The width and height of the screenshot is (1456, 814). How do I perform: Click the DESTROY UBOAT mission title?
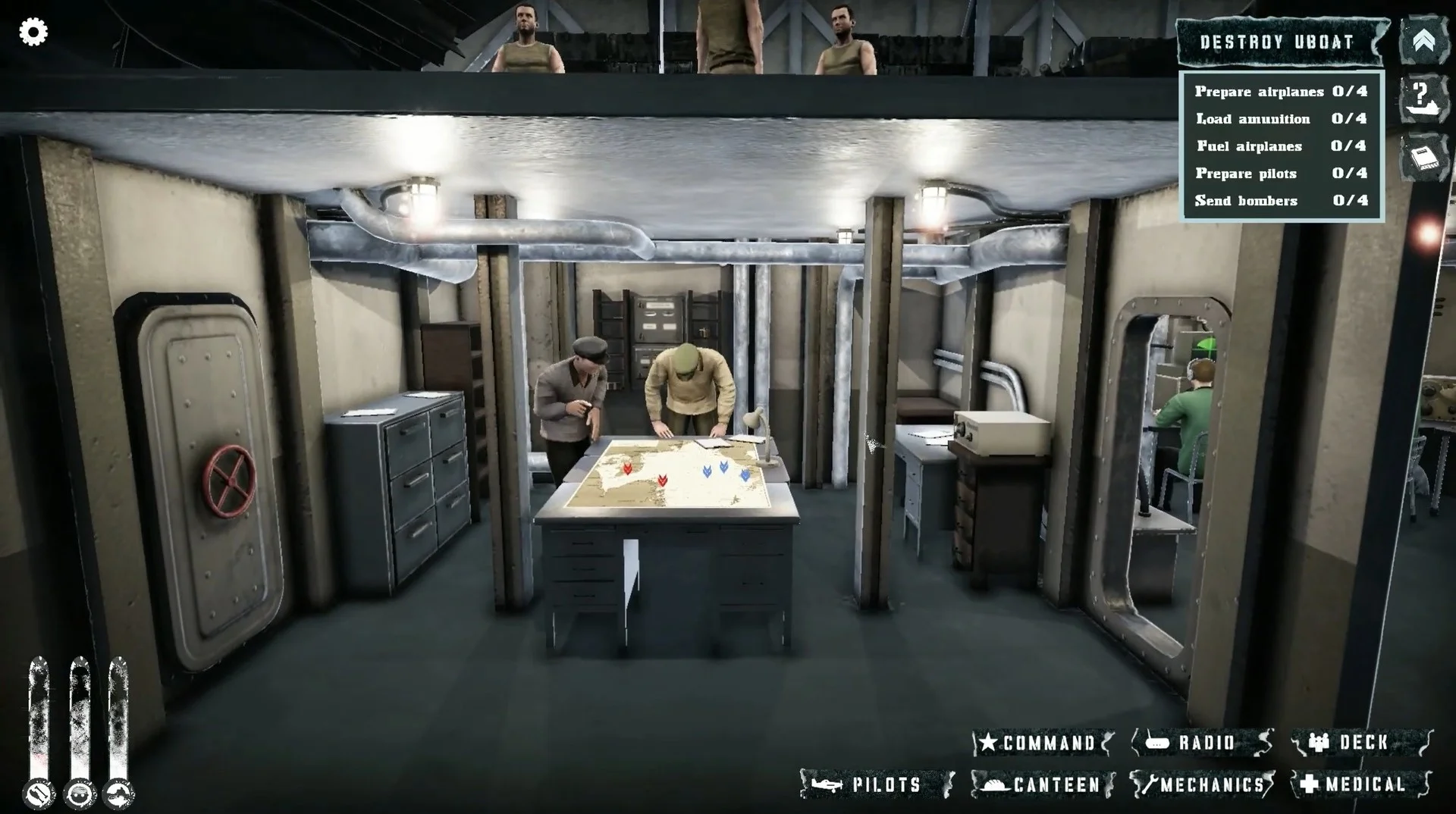(x=1278, y=42)
